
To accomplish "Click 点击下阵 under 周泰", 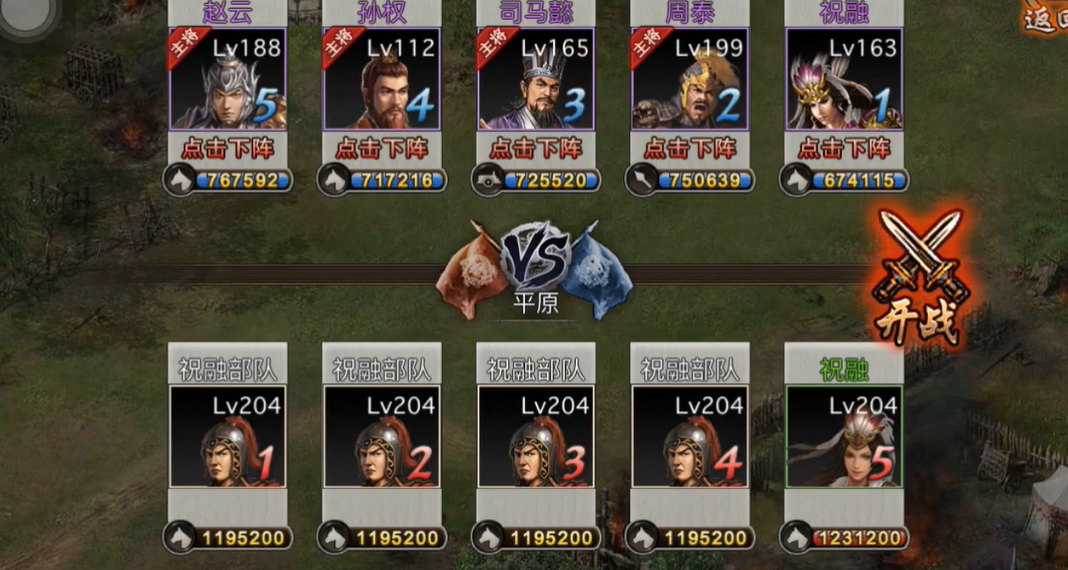I will pyautogui.click(x=690, y=149).
